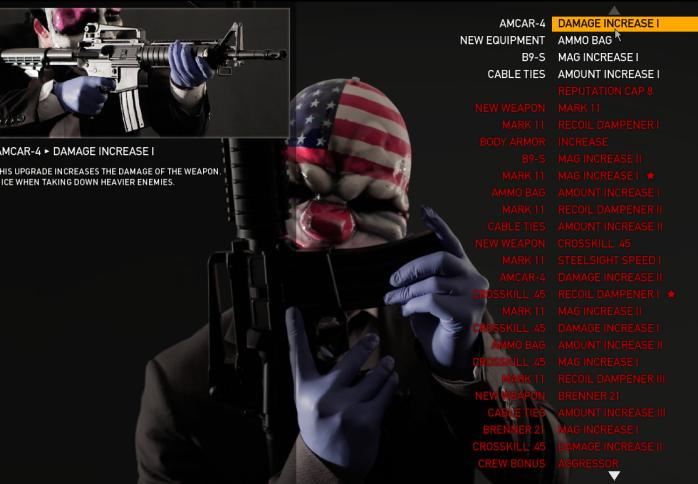
Task: Click the down arrow below the upgrade list
Action: click(x=614, y=476)
